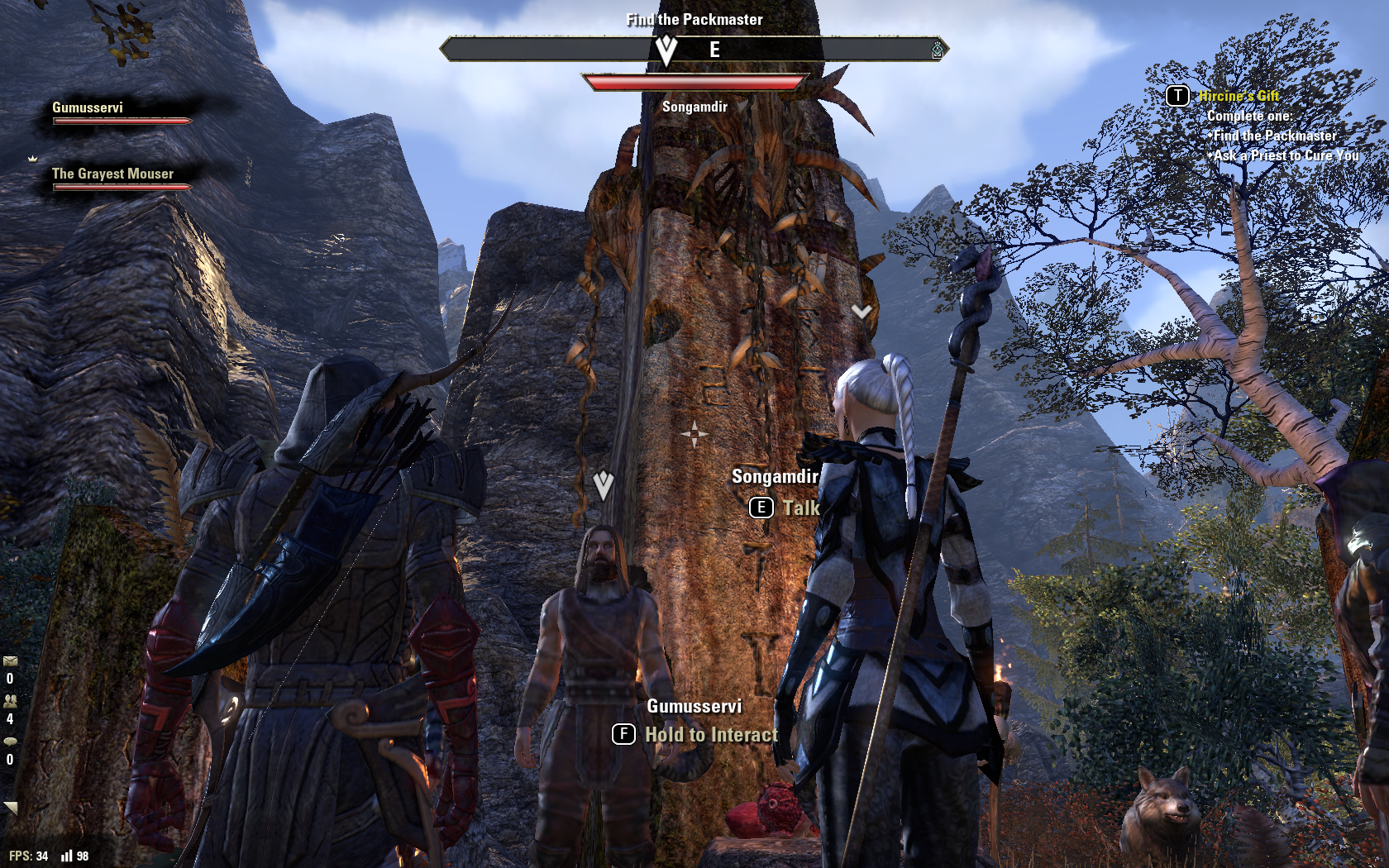Screen dimensions: 1389x868
Task: Click the Ask a Priest to Cure You objective
Action: 1286,155
